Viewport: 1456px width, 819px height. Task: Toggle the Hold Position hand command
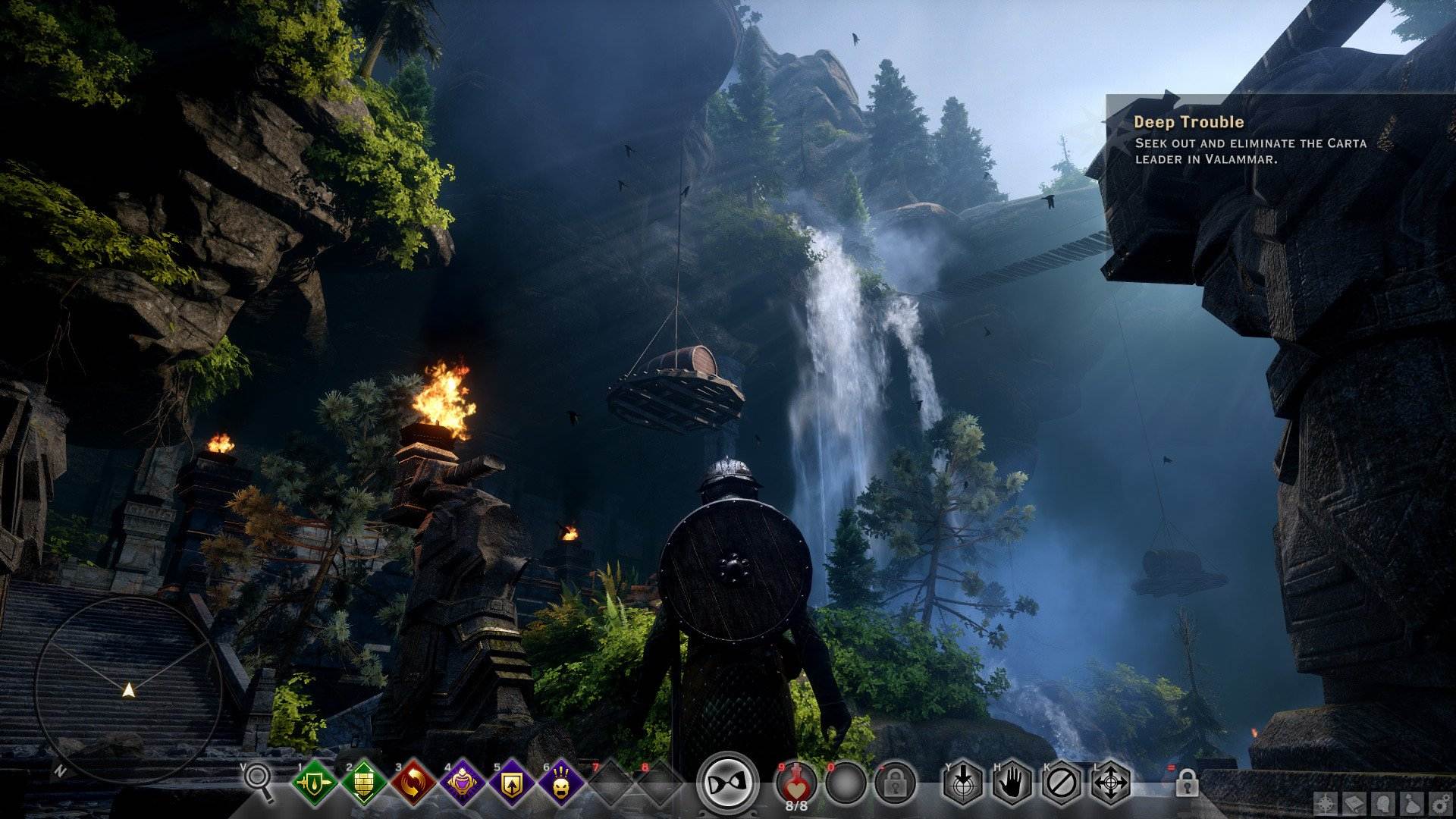click(x=1012, y=785)
